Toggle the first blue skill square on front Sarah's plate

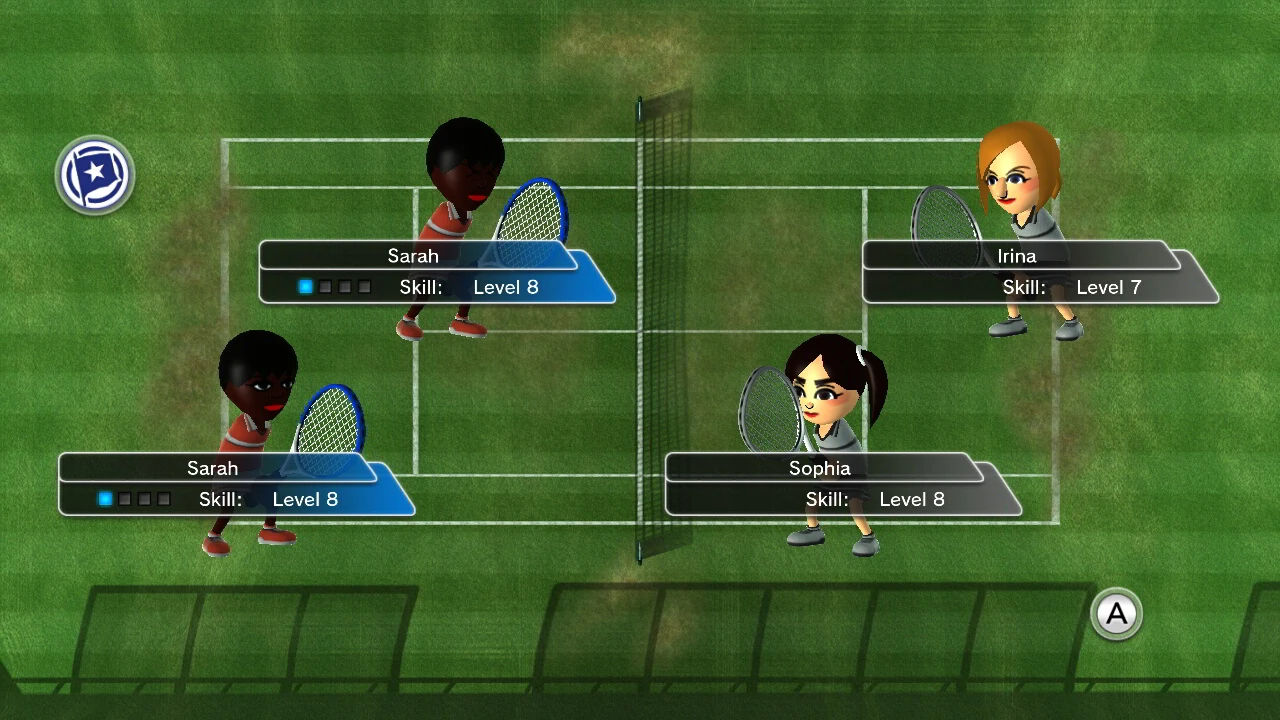(x=105, y=499)
